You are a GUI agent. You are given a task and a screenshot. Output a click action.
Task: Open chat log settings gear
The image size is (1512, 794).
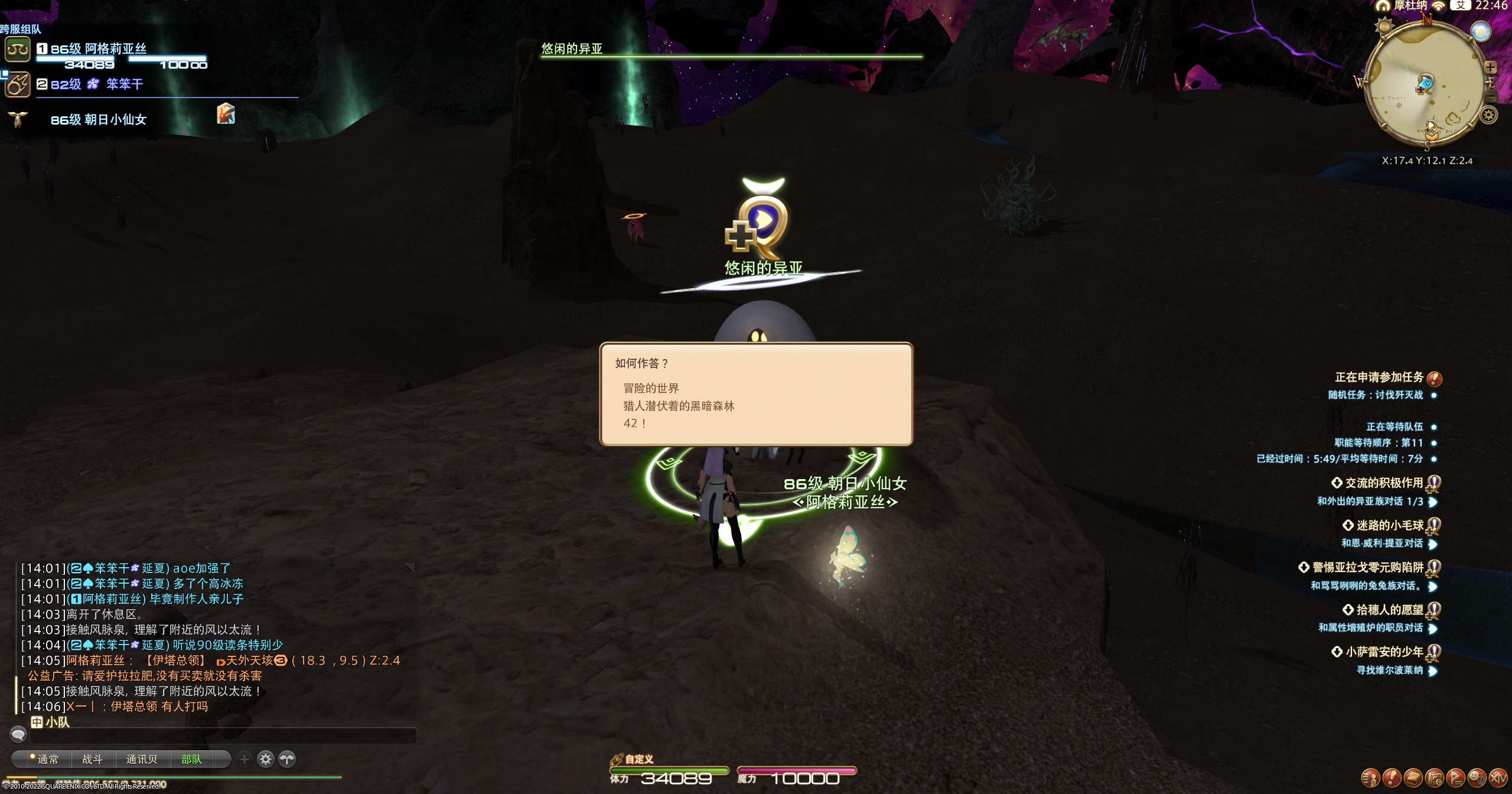[266, 759]
